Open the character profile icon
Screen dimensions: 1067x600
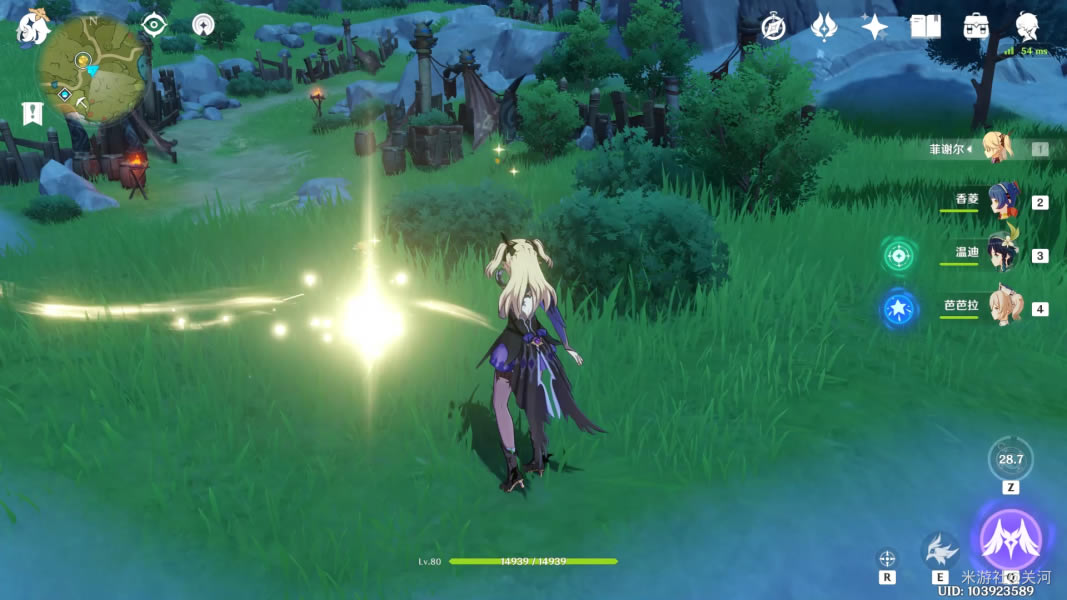[1026, 27]
